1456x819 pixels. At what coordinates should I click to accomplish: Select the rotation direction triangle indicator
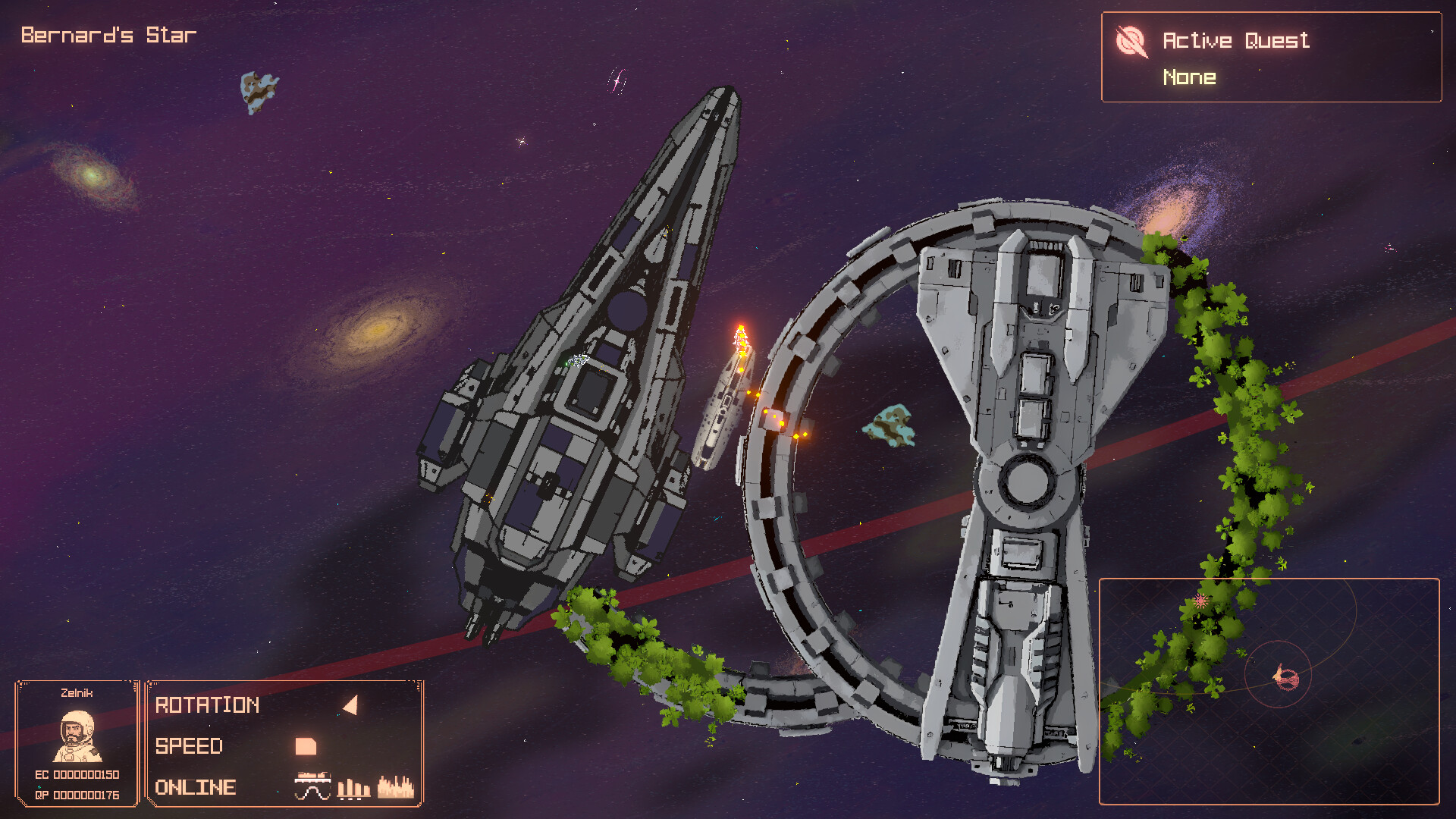pos(349,705)
